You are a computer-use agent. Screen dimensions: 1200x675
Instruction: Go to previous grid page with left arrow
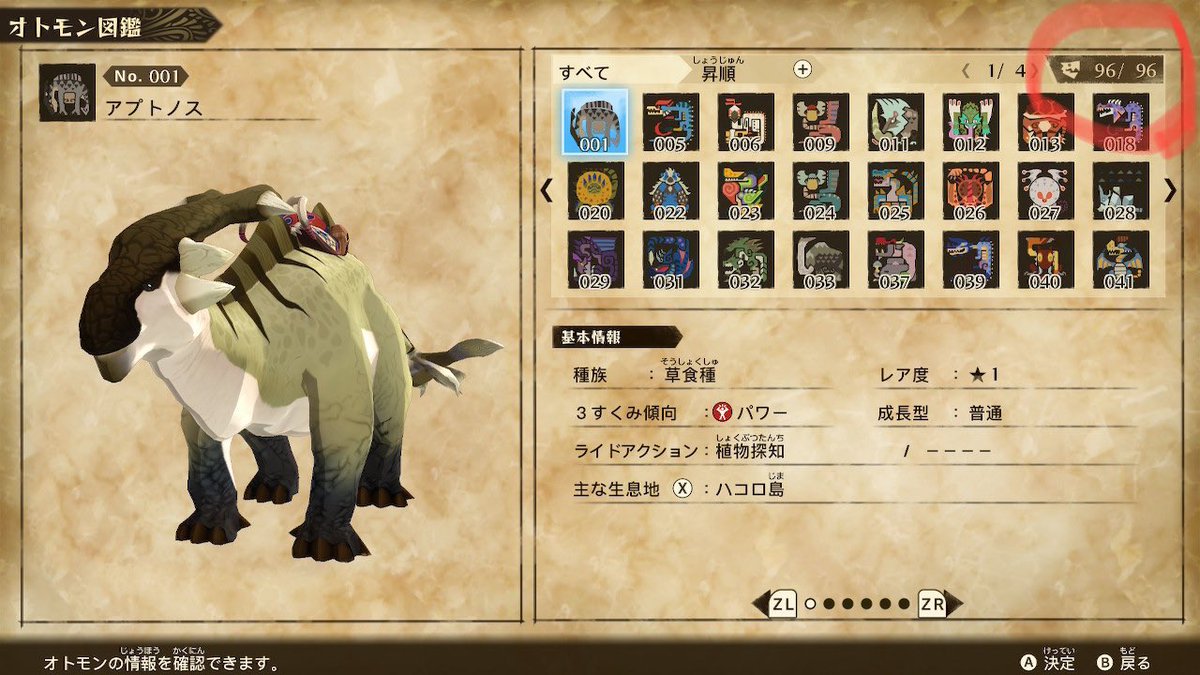pyautogui.click(x=547, y=190)
